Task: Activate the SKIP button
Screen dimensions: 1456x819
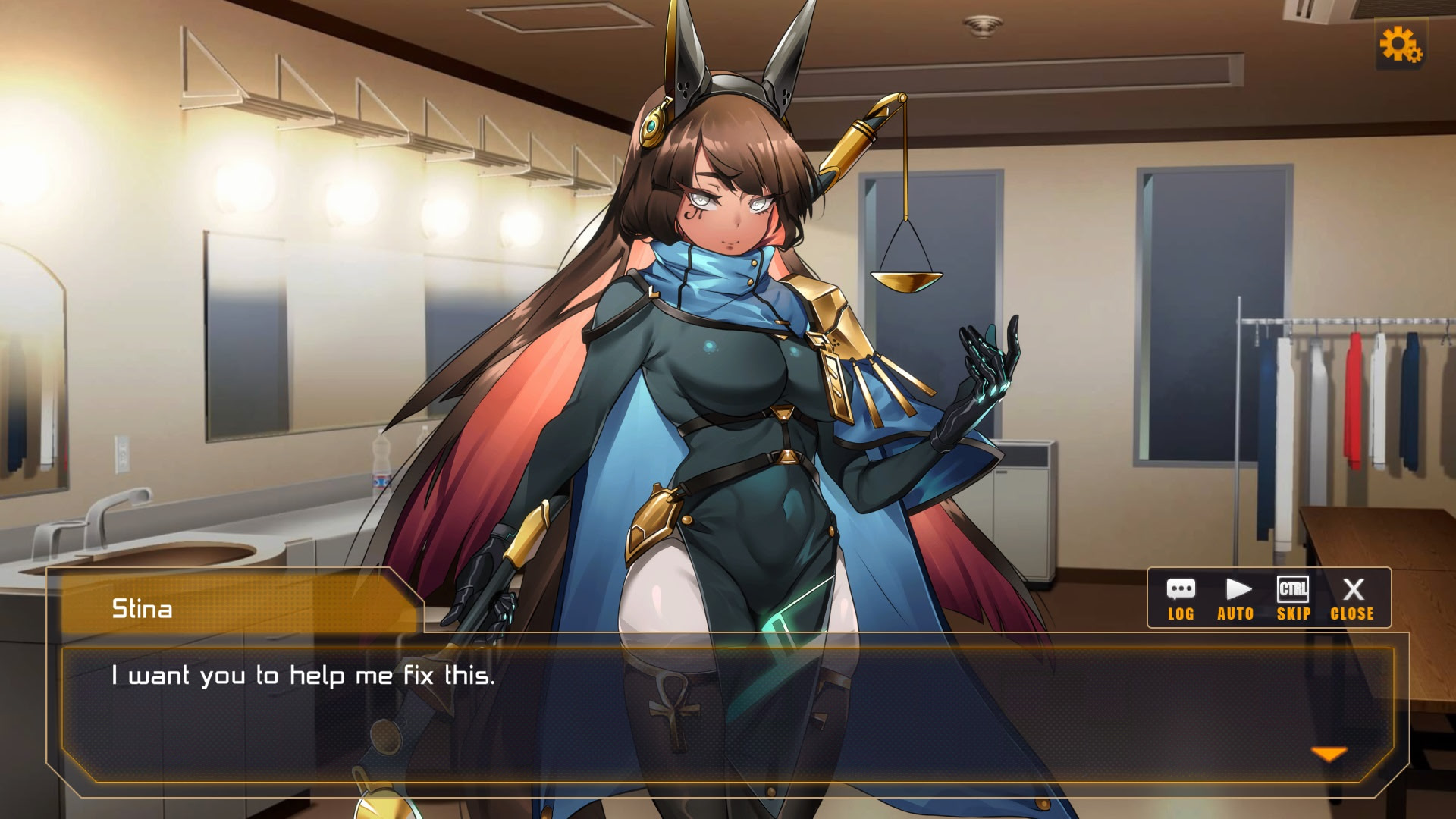Action: [1293, 598]
